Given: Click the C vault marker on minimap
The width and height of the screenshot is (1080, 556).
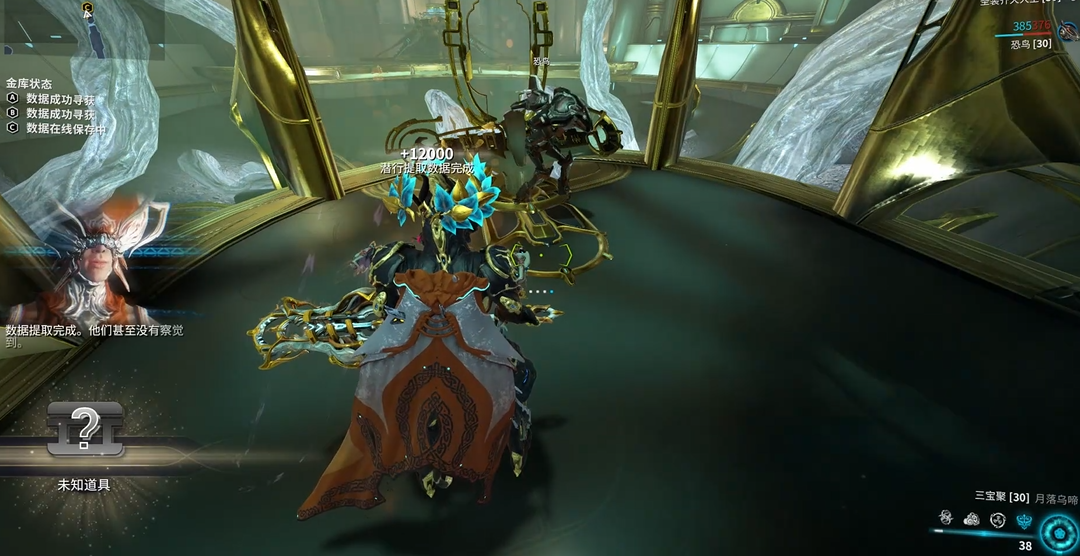Looking at the screenshot, I should pyautogui.click(x=88, y=8).
